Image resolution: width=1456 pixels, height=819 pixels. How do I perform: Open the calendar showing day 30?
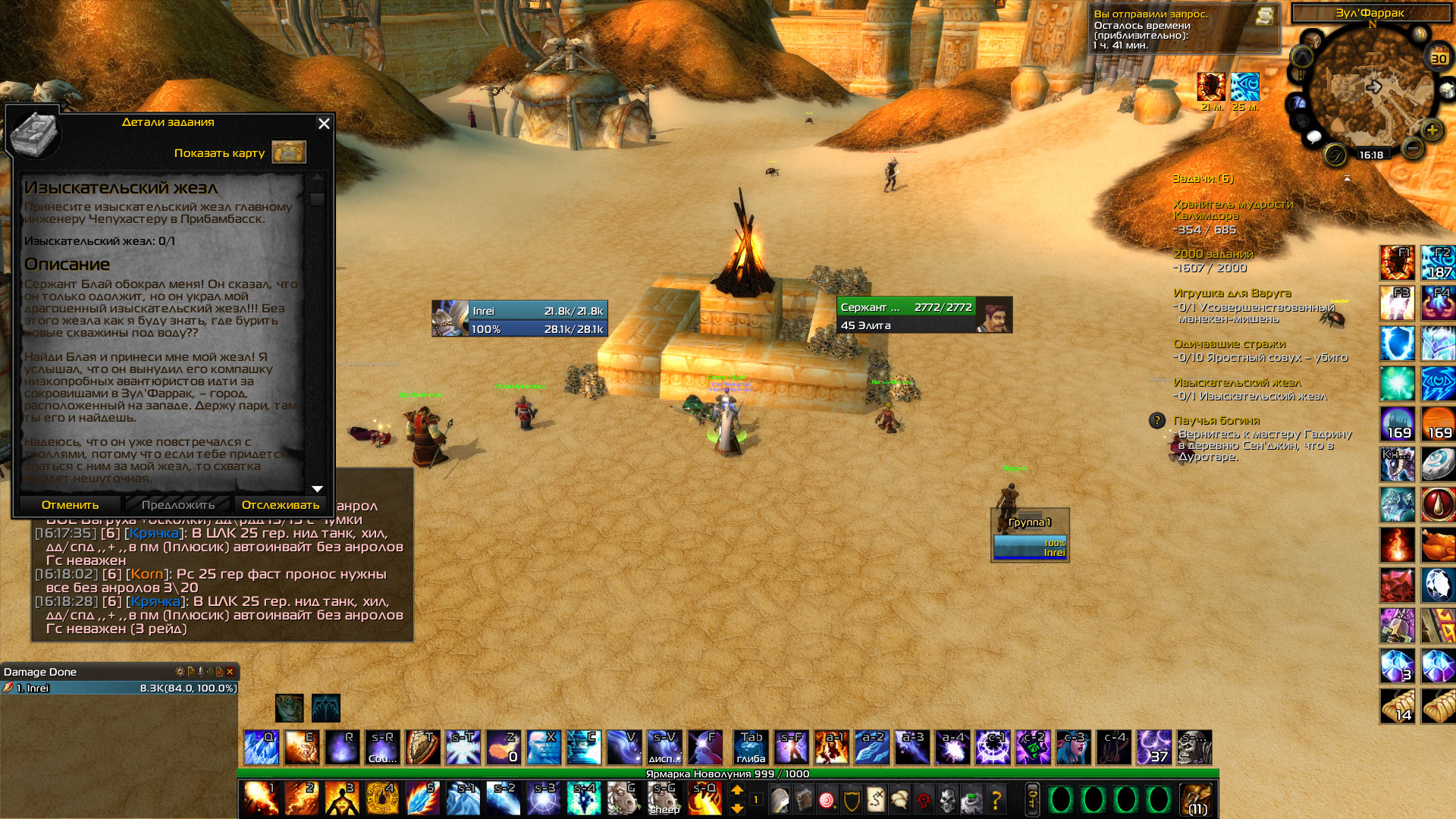(1439, 58)
